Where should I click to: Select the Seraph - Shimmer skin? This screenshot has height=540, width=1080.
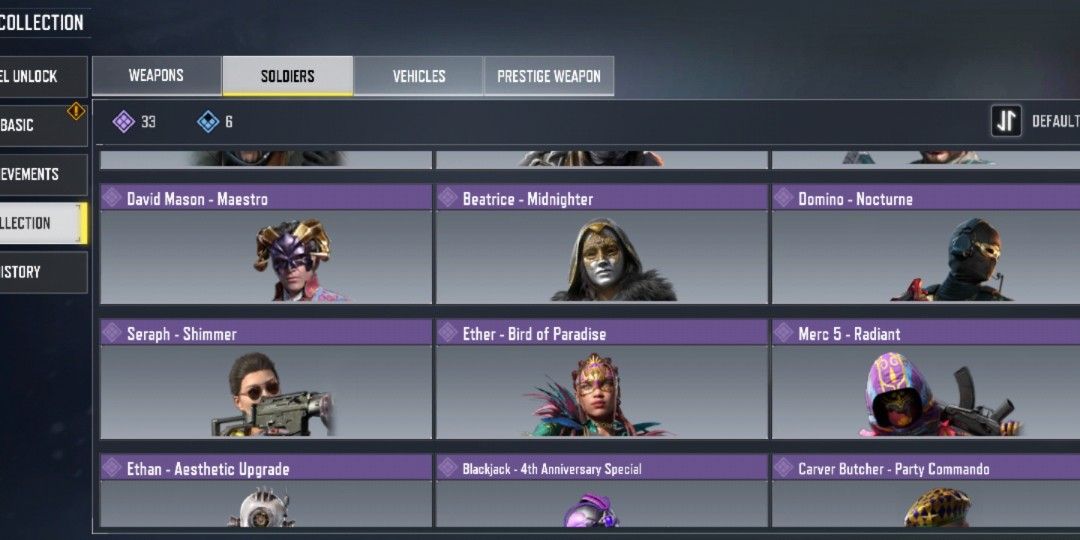tap(266, 390)
